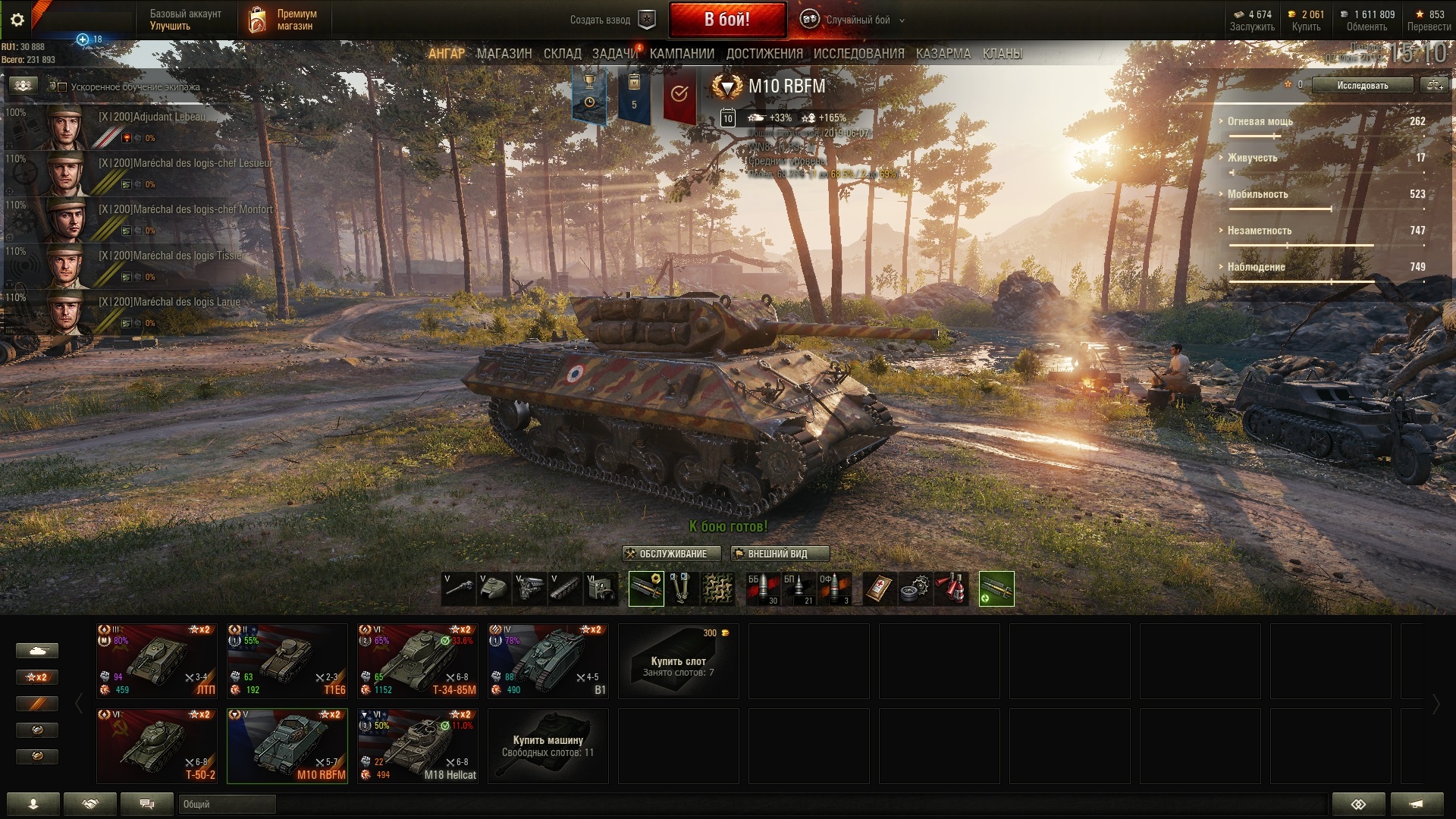The height and width of the screenshot is (819, 1456).
Task: Toggle the x2 experience carousel filter
Action: pos(36,677)
